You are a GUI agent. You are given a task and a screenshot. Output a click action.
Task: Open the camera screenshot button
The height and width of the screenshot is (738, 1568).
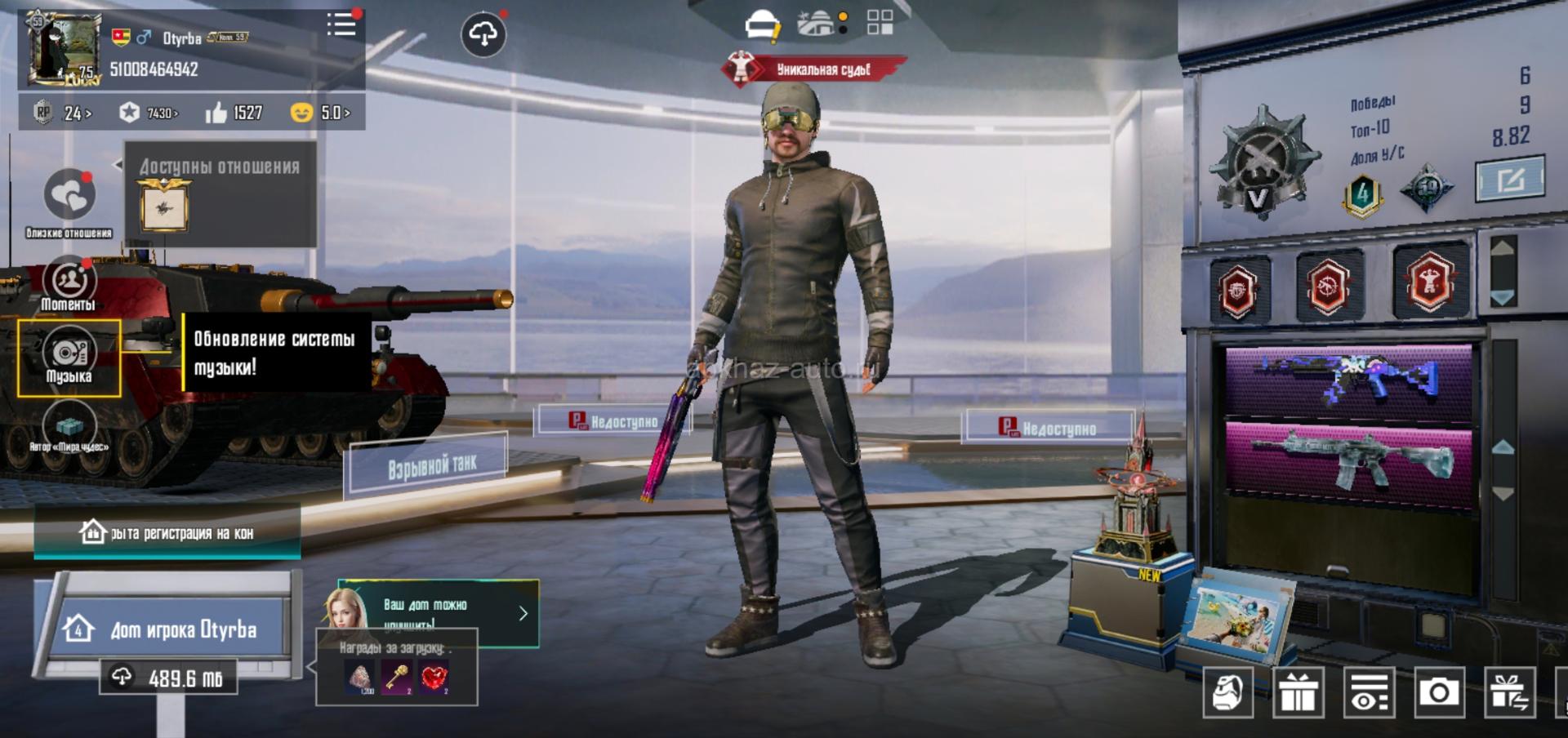1438,693
